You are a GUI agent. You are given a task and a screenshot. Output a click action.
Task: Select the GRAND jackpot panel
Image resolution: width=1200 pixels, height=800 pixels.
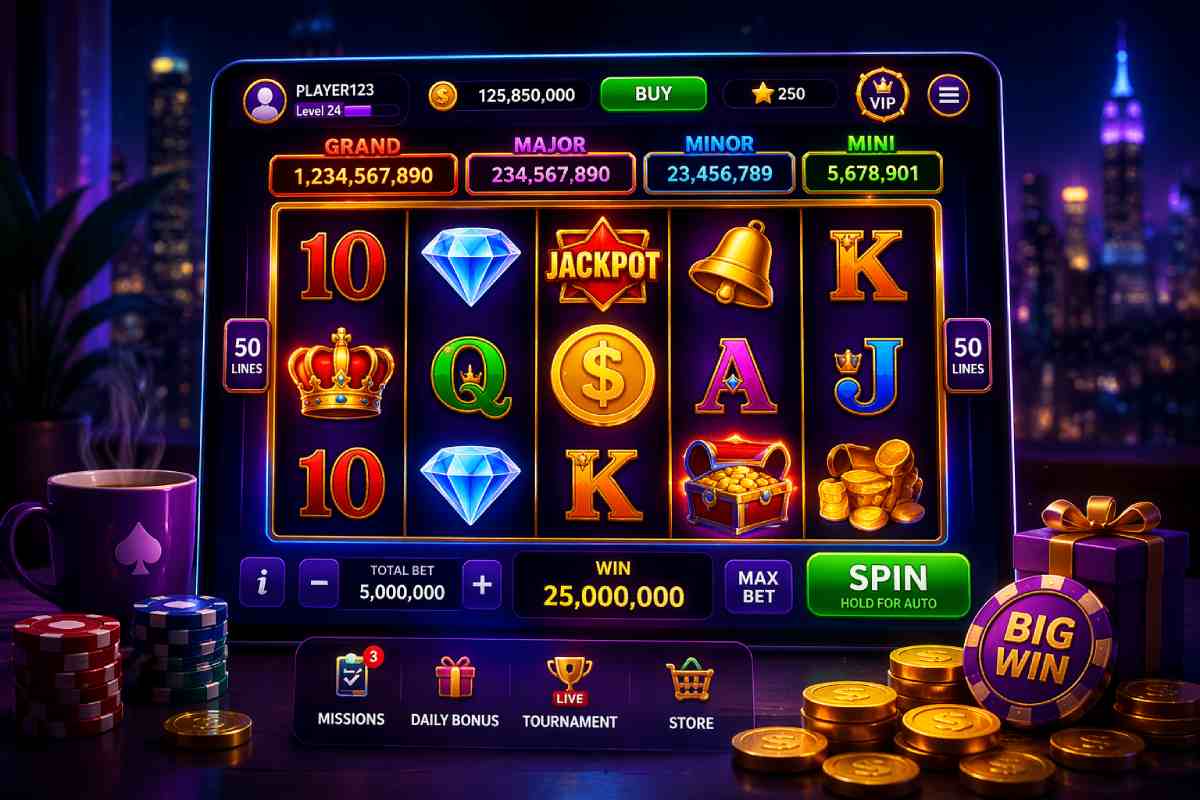(363, 175)
